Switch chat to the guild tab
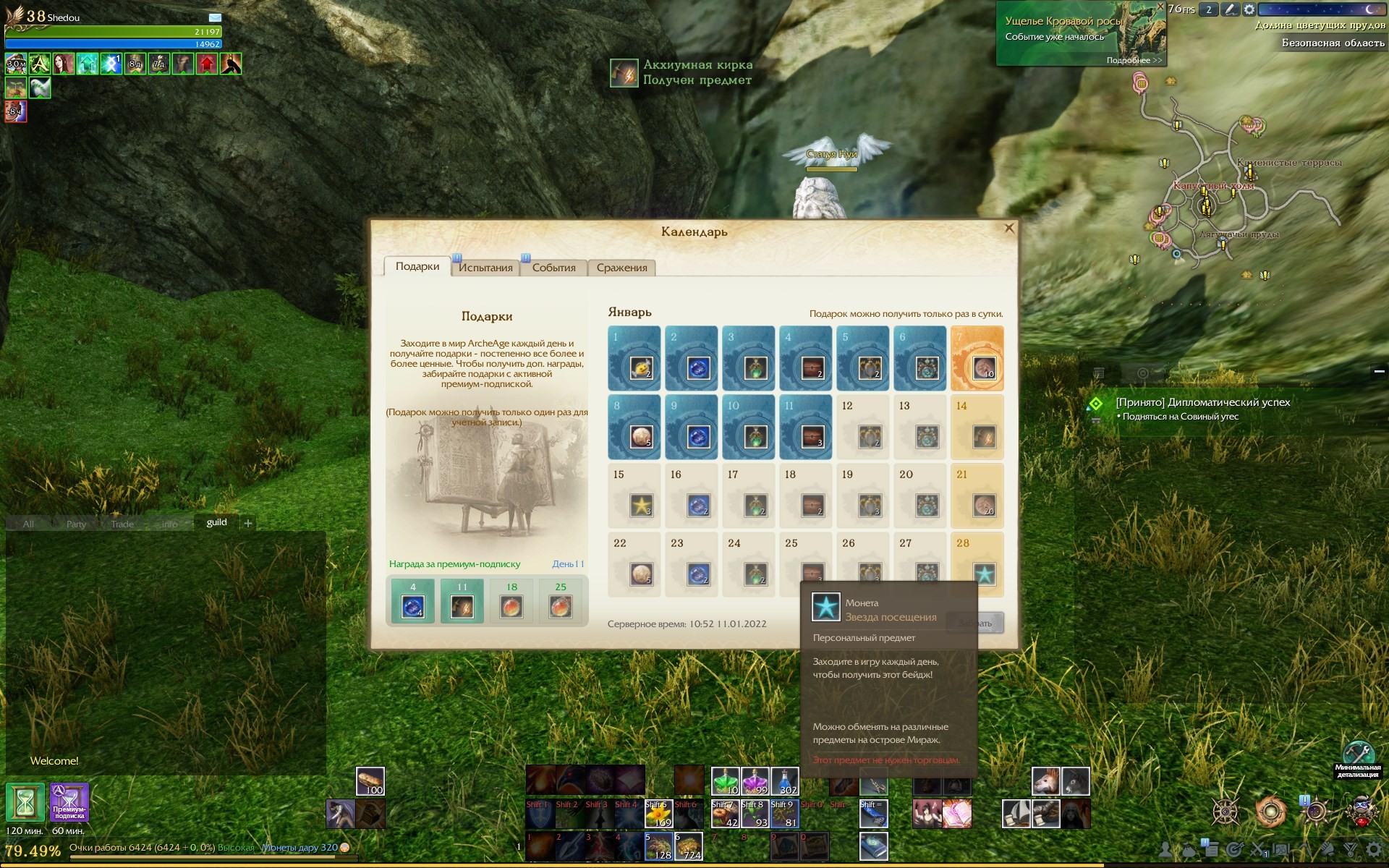The image size is (1389, 868). pos(216,522)
